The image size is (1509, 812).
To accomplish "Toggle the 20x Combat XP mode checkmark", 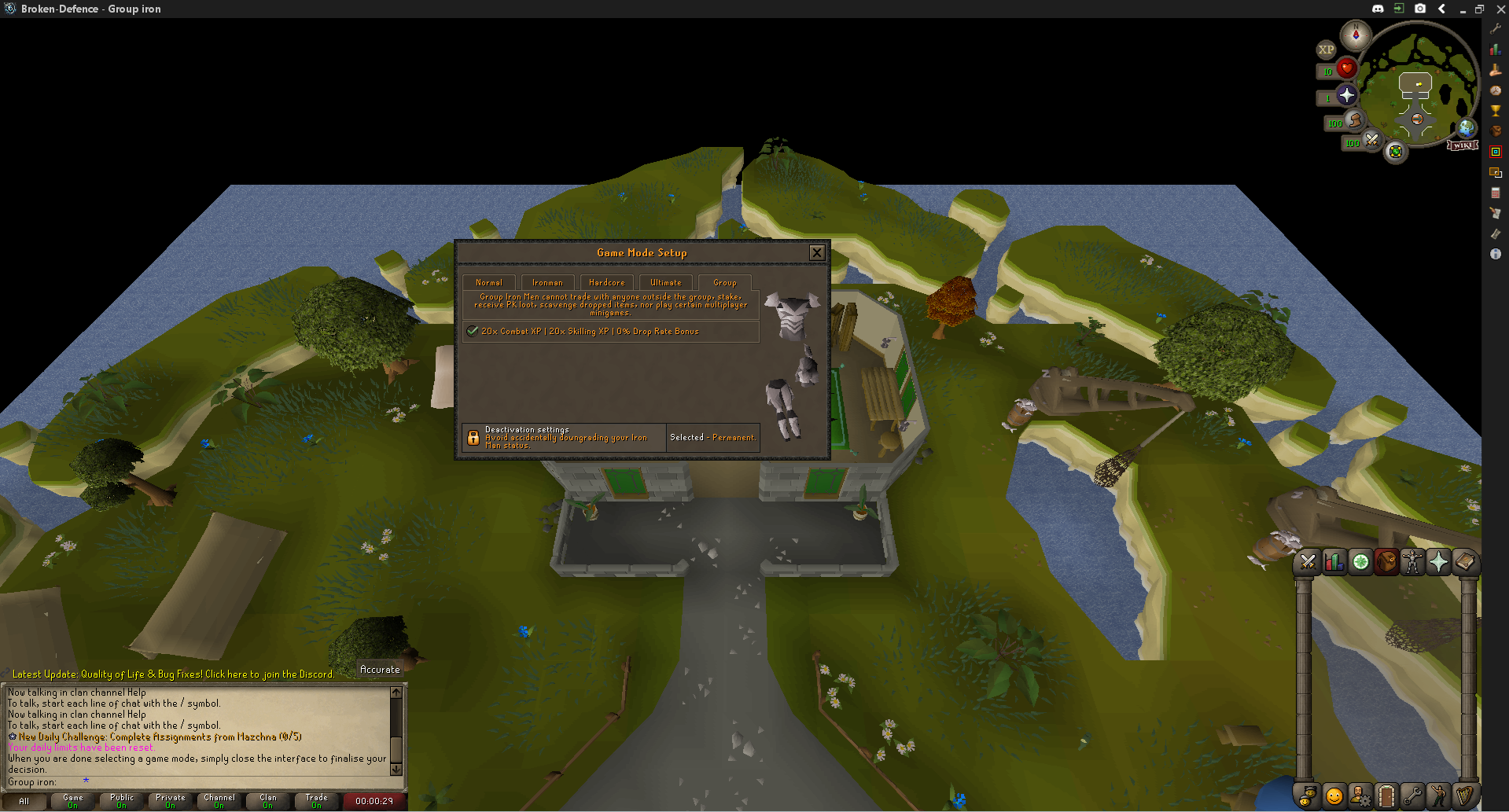I will pos(473,331).
